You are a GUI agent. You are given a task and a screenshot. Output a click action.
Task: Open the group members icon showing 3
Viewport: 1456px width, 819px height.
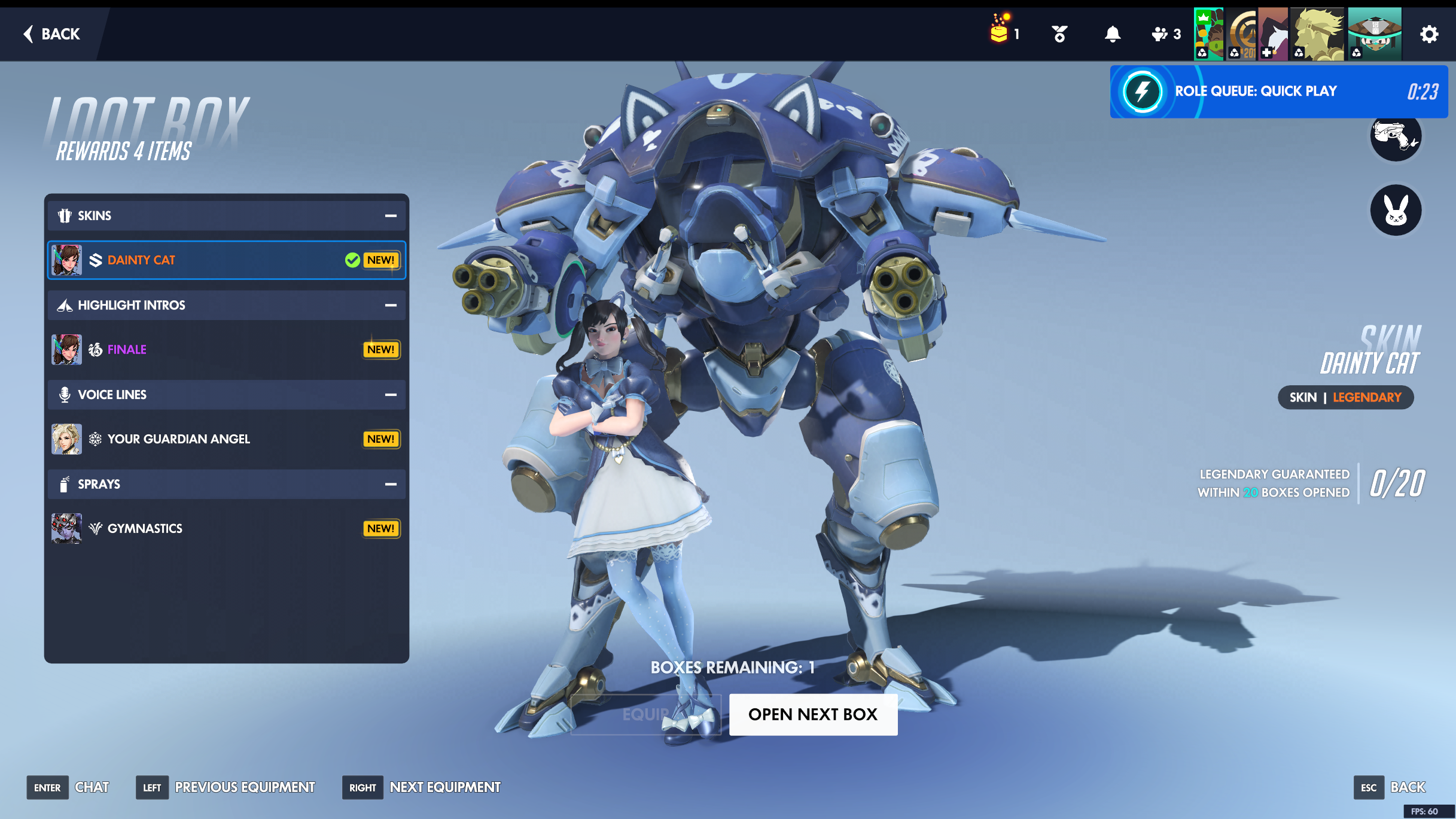click(1165, 34)
